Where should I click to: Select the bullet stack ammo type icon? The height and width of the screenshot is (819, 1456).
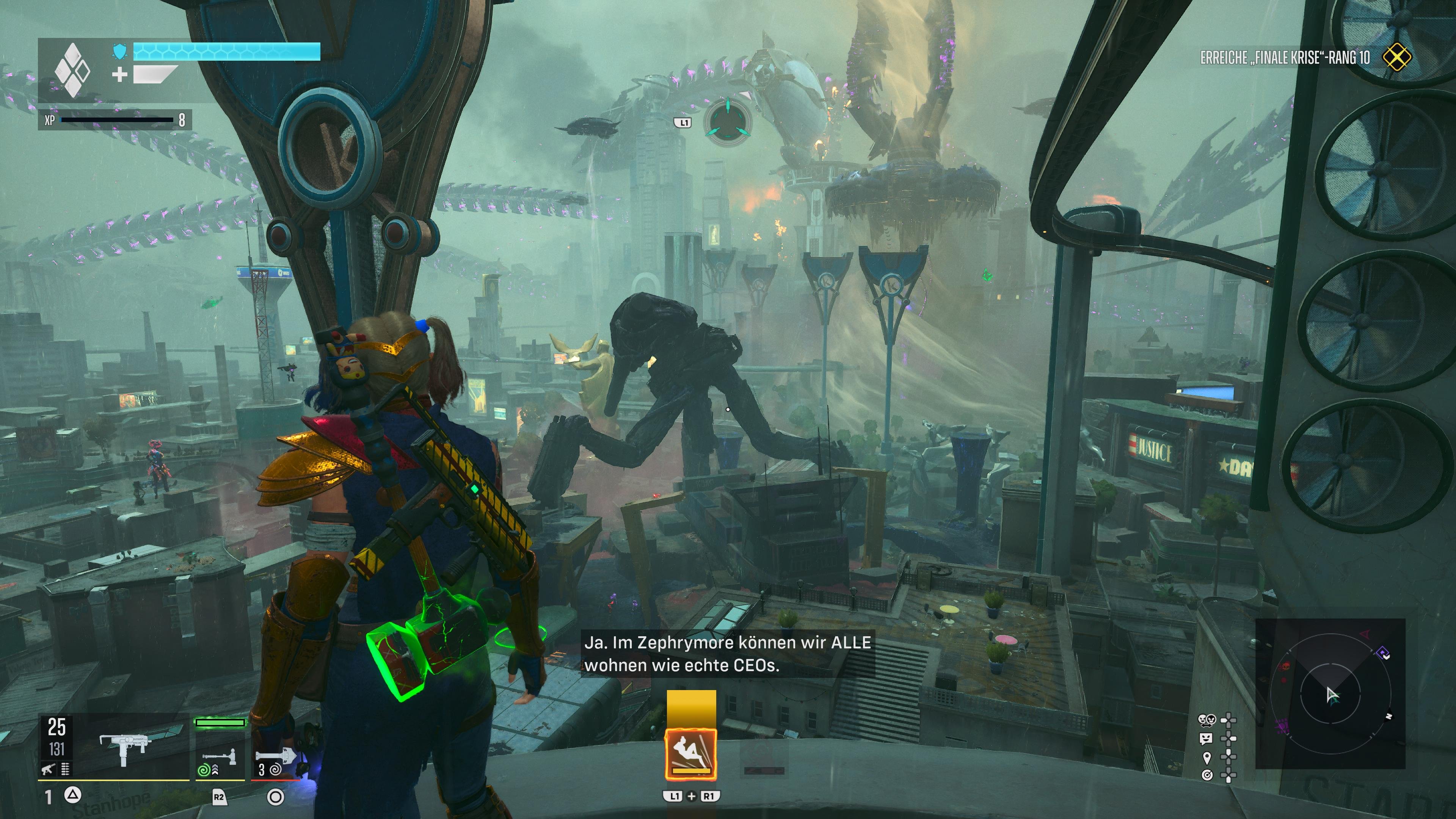click(x=65, y=769)
